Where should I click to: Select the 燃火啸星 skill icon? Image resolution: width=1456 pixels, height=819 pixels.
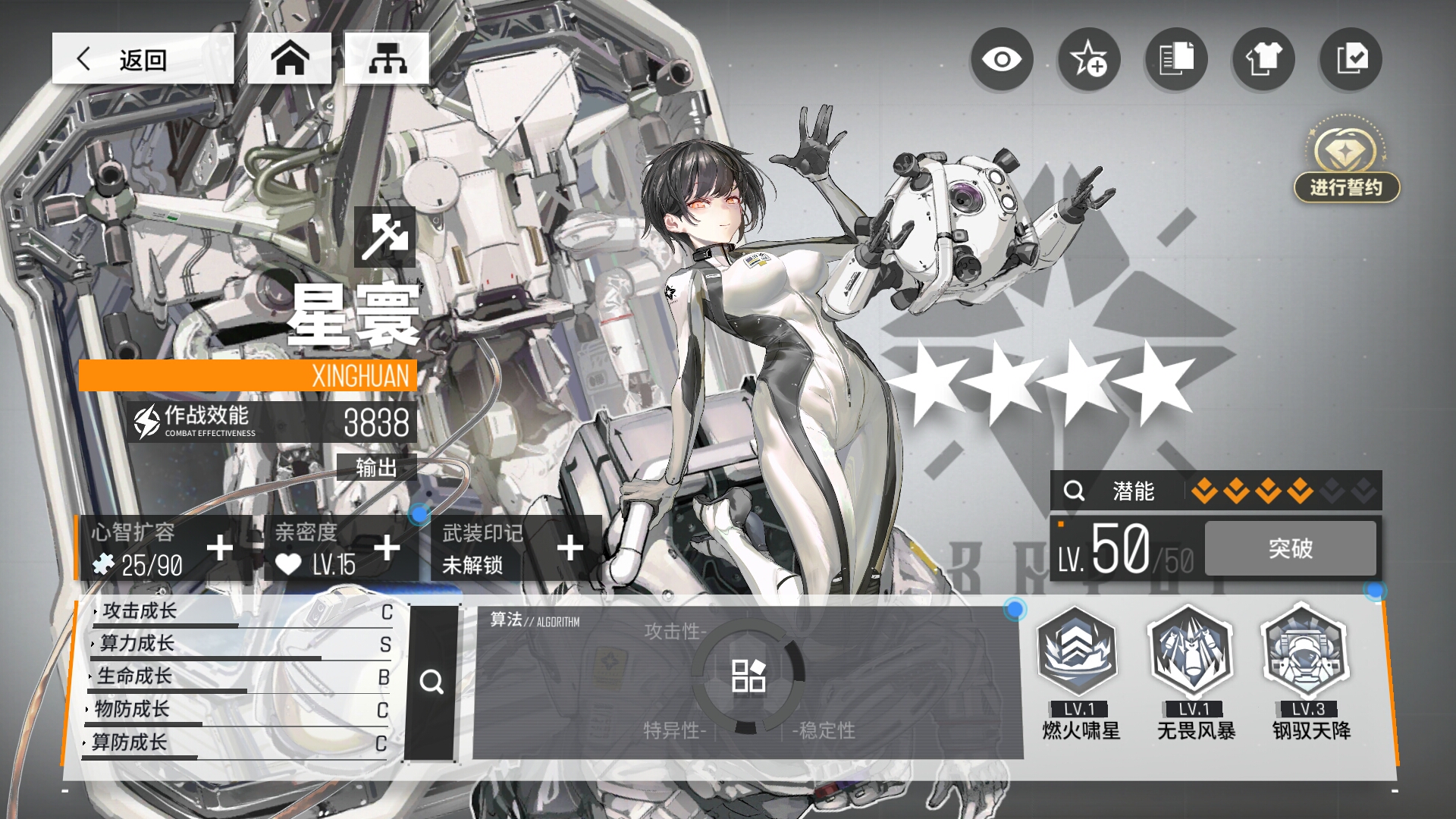(1079, 652)
